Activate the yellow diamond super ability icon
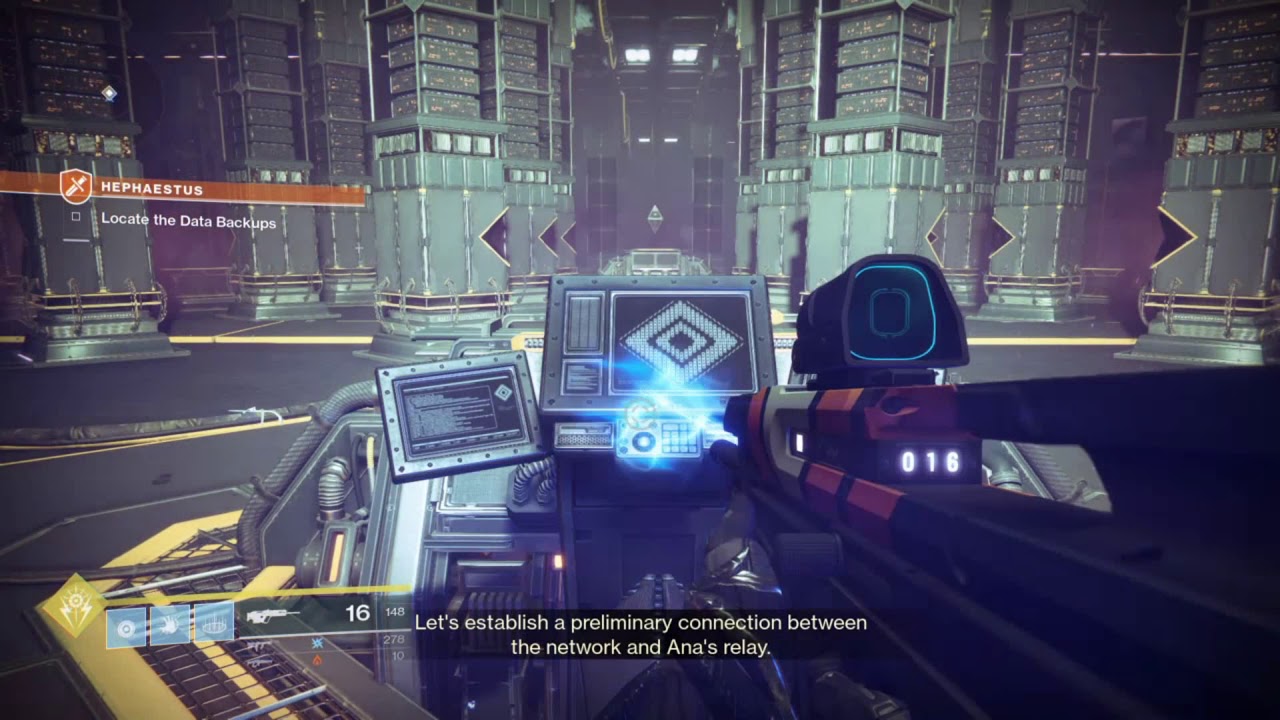 74,604
